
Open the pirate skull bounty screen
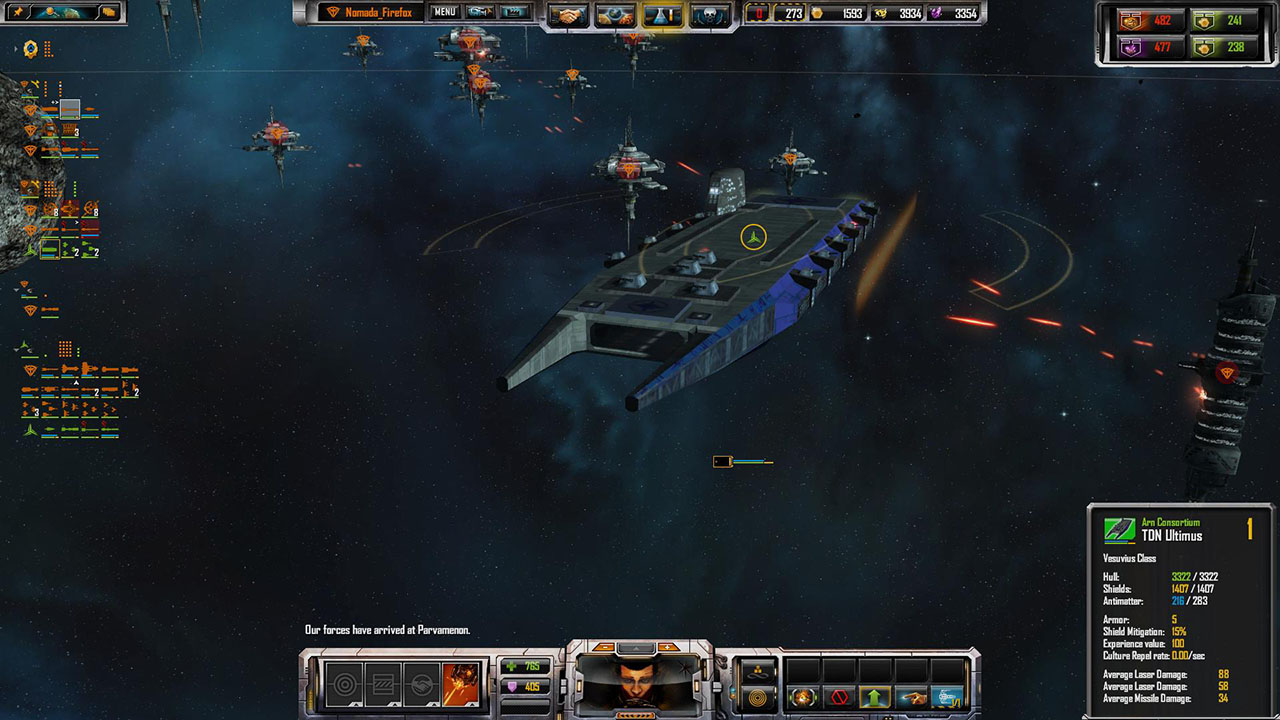tap(709, 15)
